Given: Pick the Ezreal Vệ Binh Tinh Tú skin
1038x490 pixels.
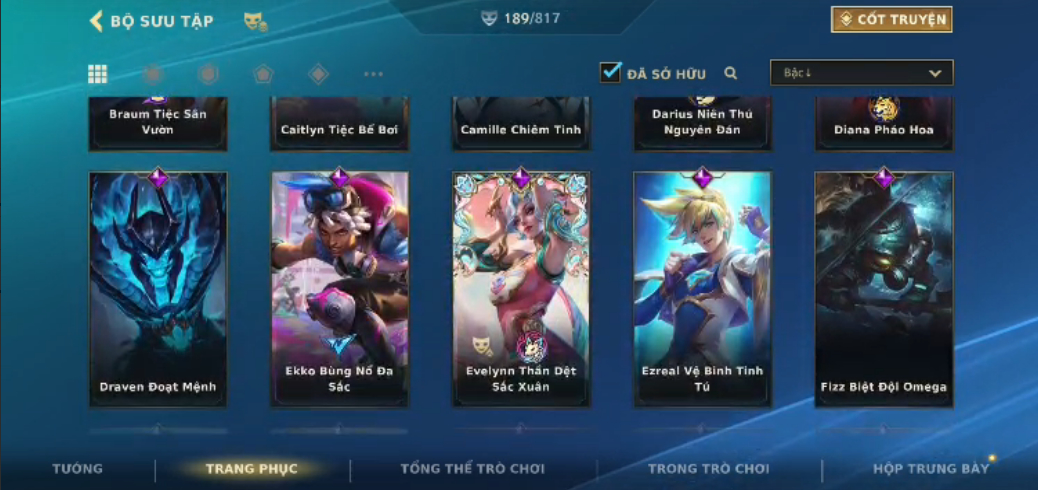Looking at the screenshot, I should [x=702, y=289].
